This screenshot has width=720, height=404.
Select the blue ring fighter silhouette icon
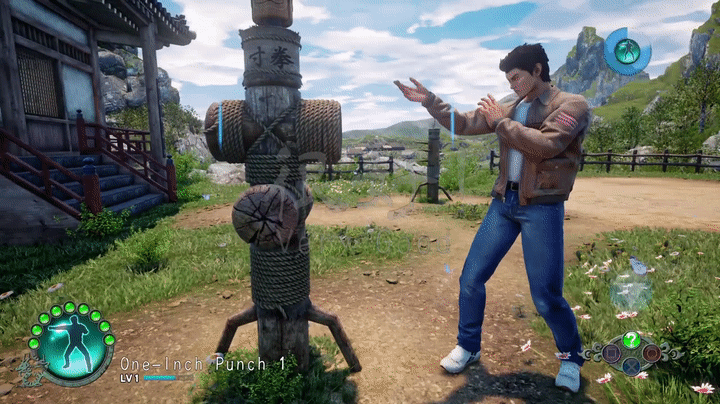(627, 51)
